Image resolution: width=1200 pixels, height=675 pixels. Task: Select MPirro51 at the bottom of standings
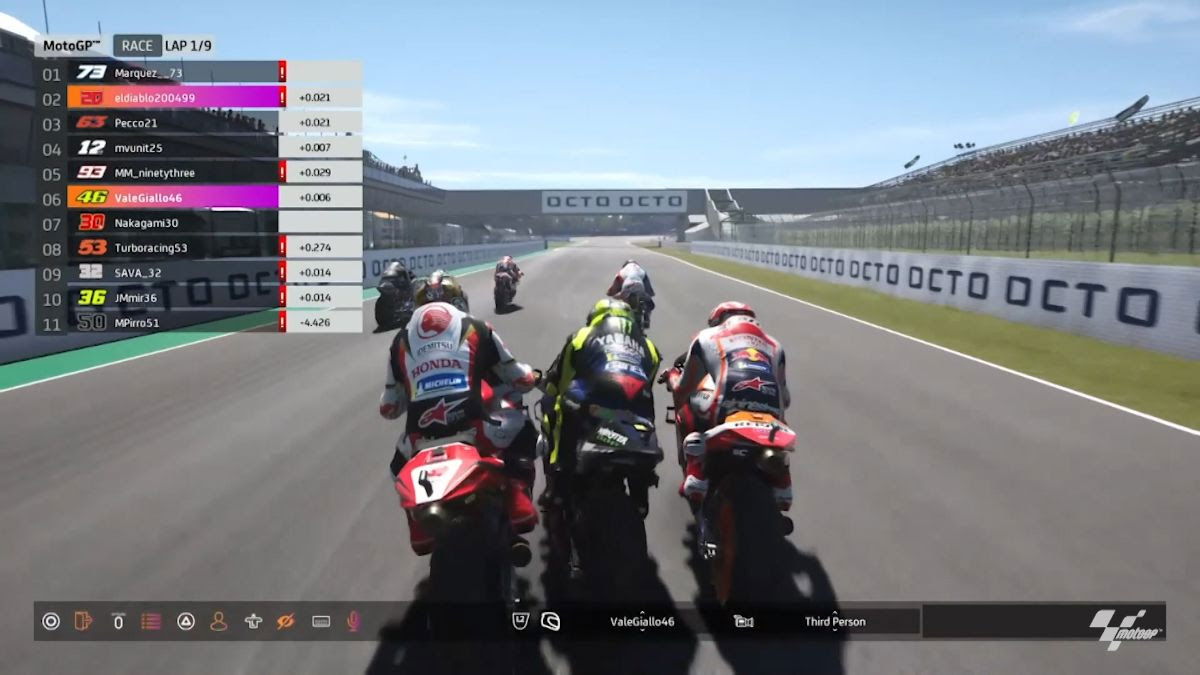pos(137,322)
